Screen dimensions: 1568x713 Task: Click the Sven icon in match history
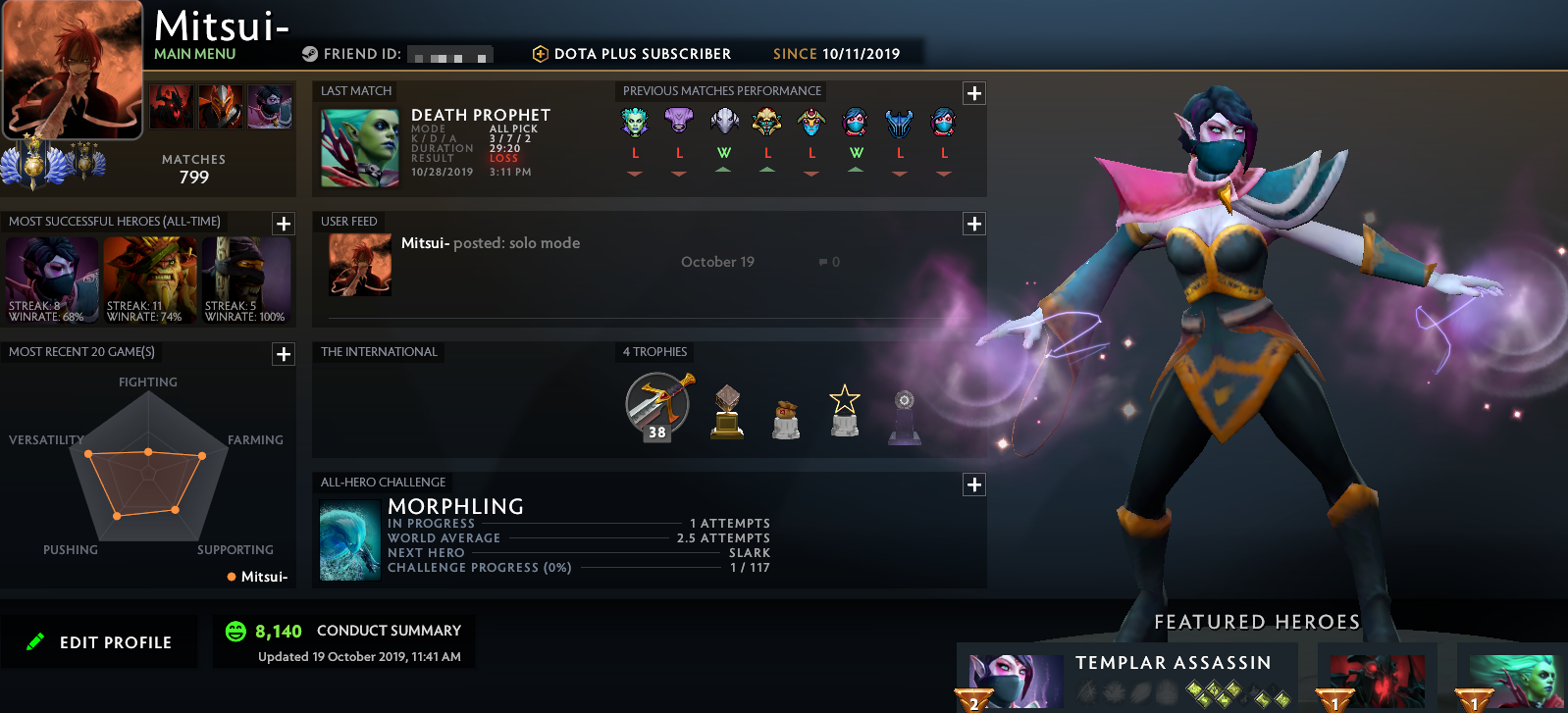(900, 122)
